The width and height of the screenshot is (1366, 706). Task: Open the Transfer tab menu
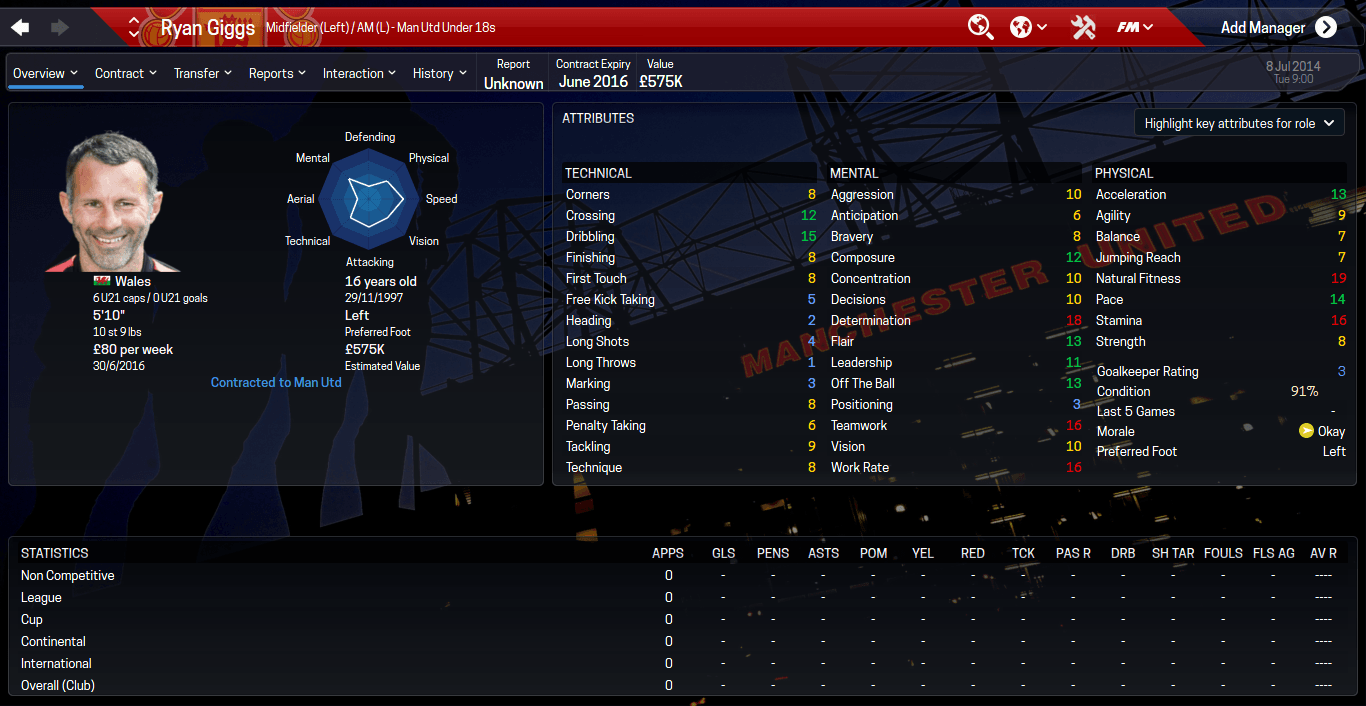tap(203, 73)
